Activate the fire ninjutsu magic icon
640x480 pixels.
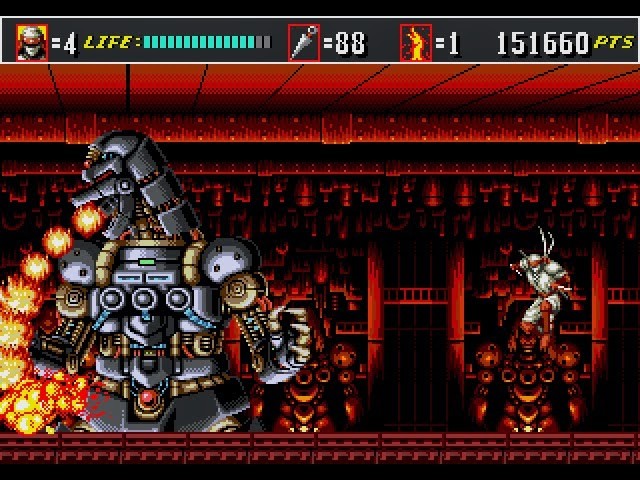click(413, 43)
